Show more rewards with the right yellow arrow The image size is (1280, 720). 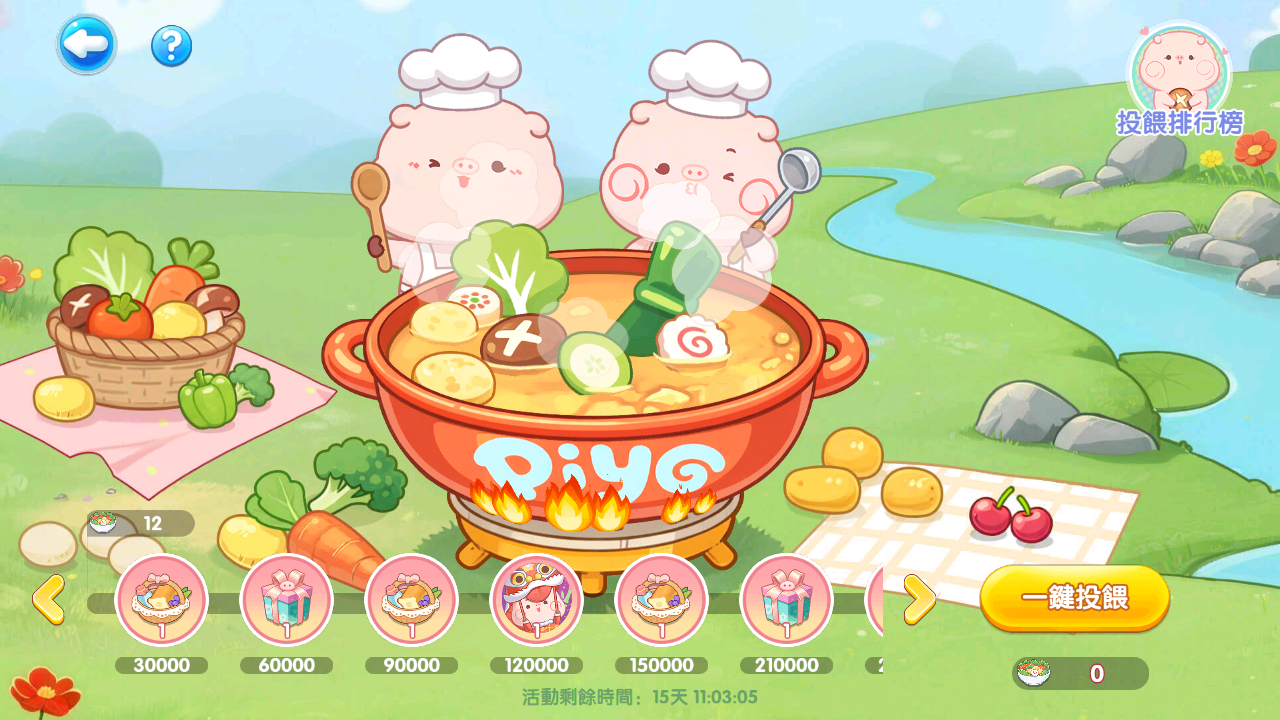[918, 599]
